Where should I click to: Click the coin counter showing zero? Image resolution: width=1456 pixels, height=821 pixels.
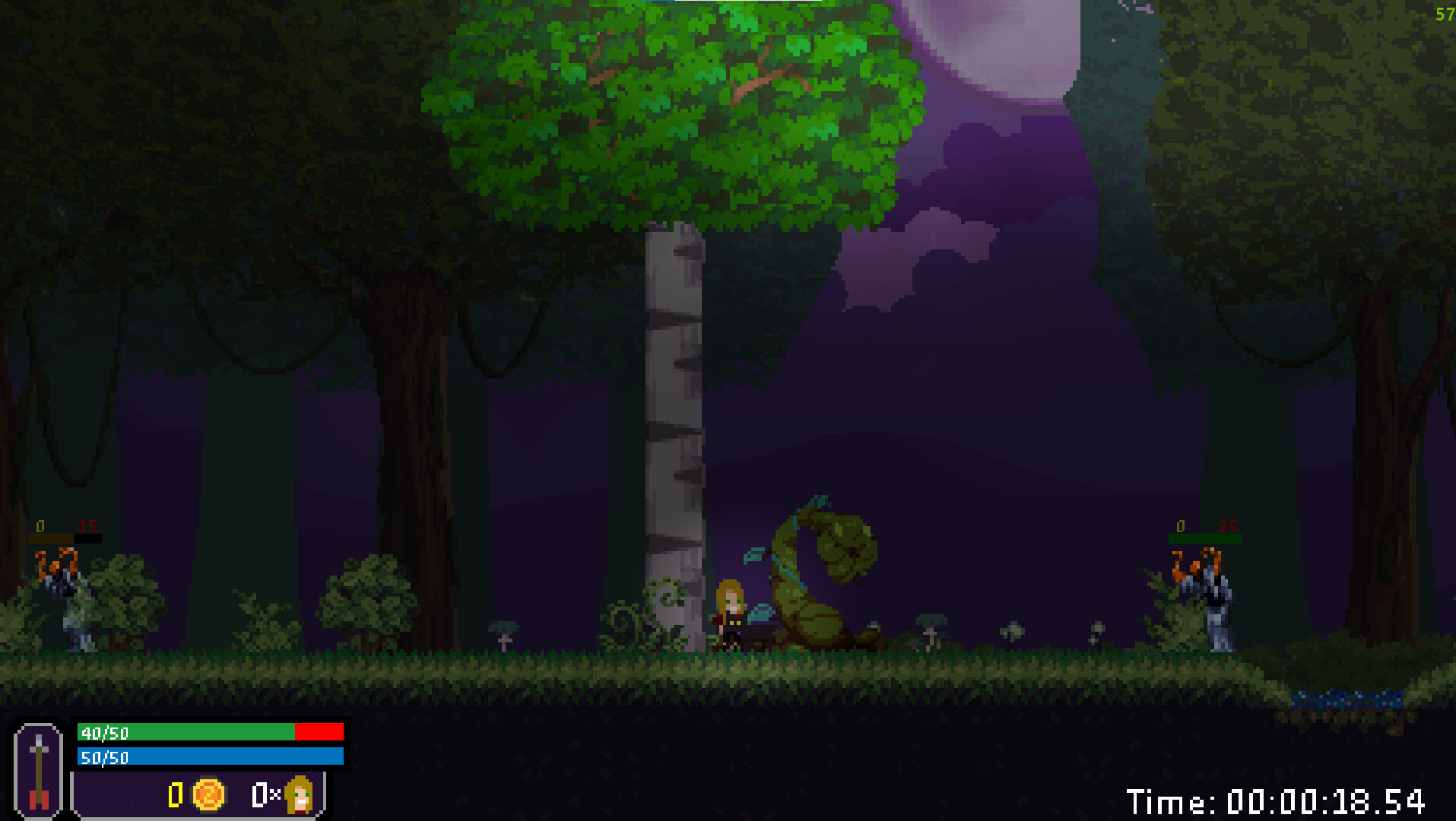click(x=176, y=795)
